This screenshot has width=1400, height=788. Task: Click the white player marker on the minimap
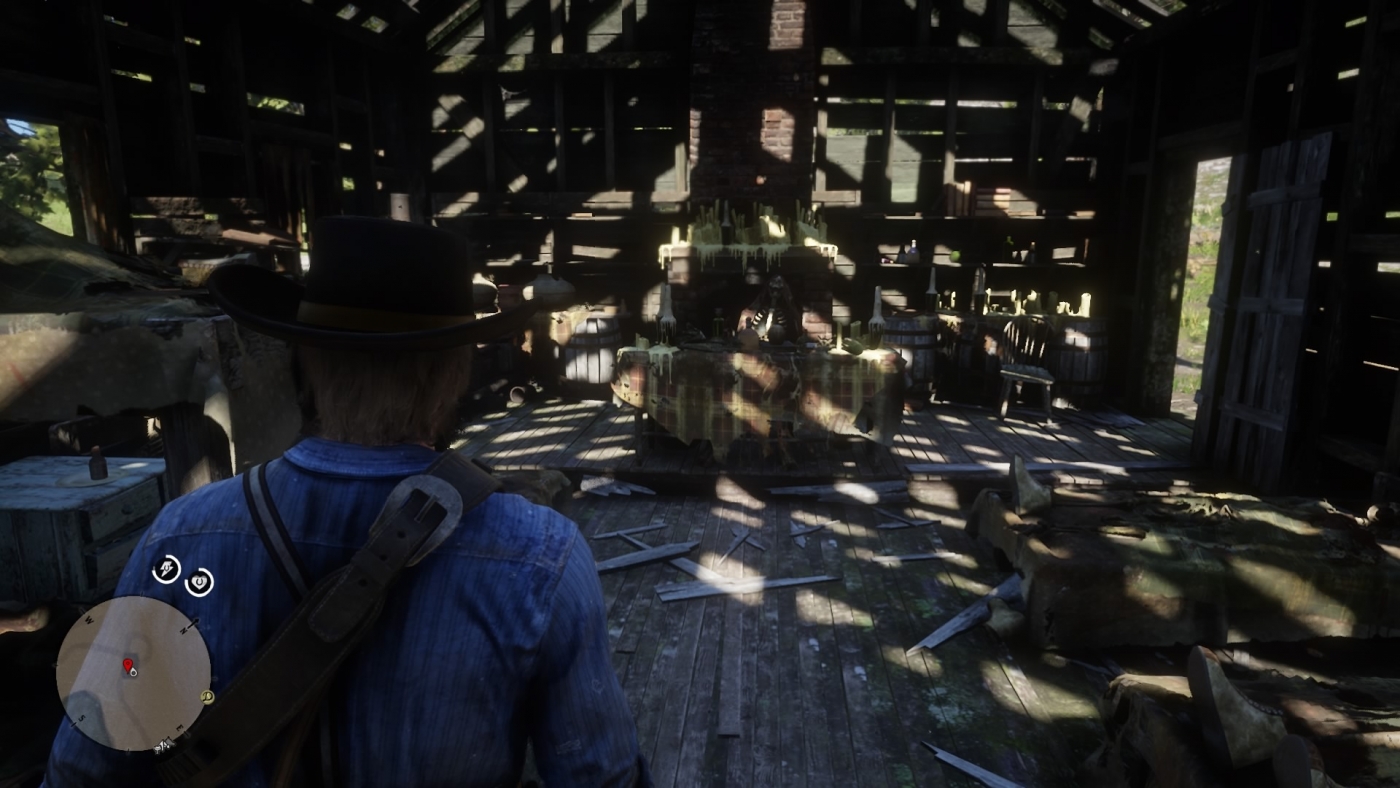136,674
